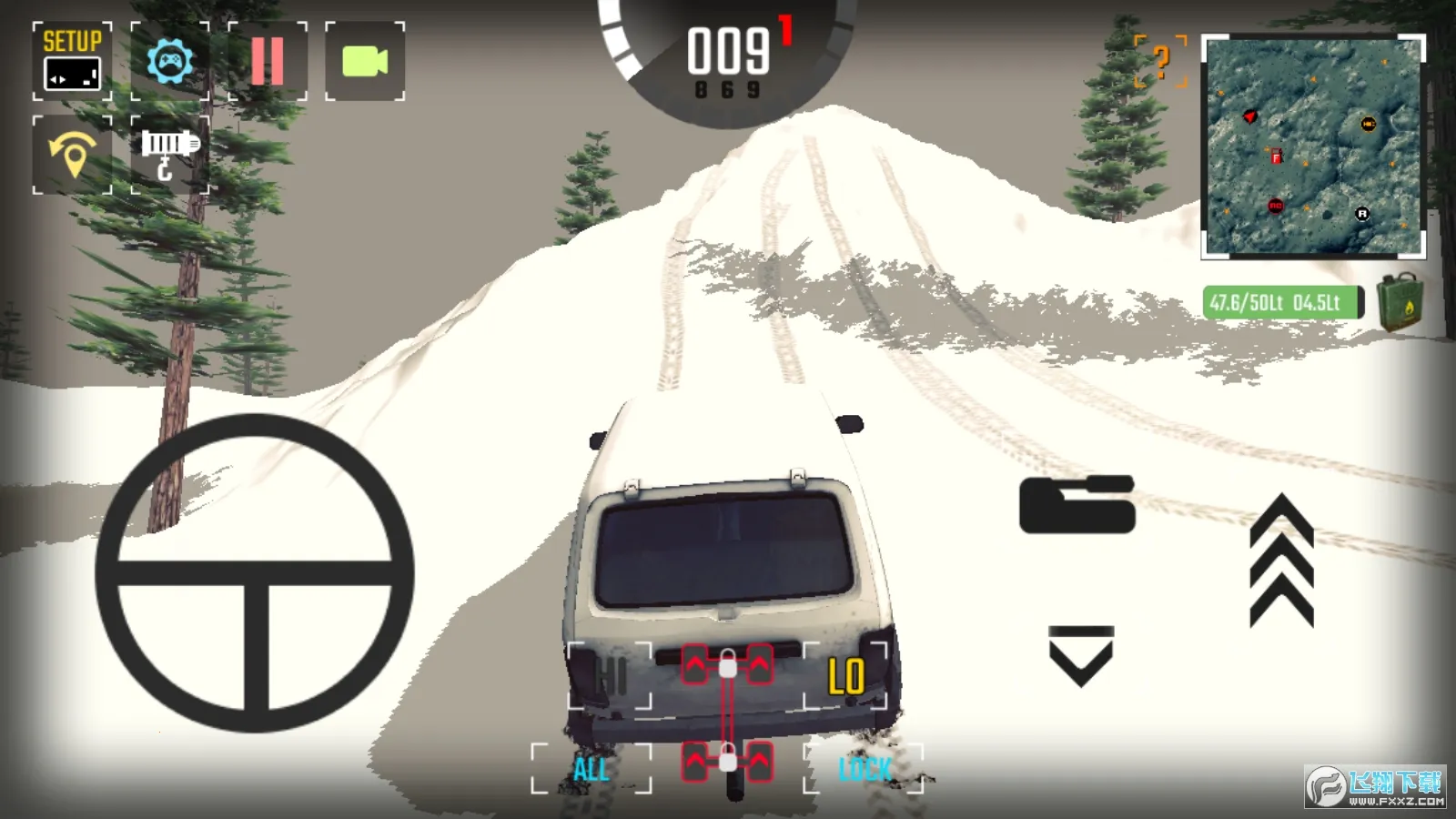Open the gamepad gear settings

[170, 61]
